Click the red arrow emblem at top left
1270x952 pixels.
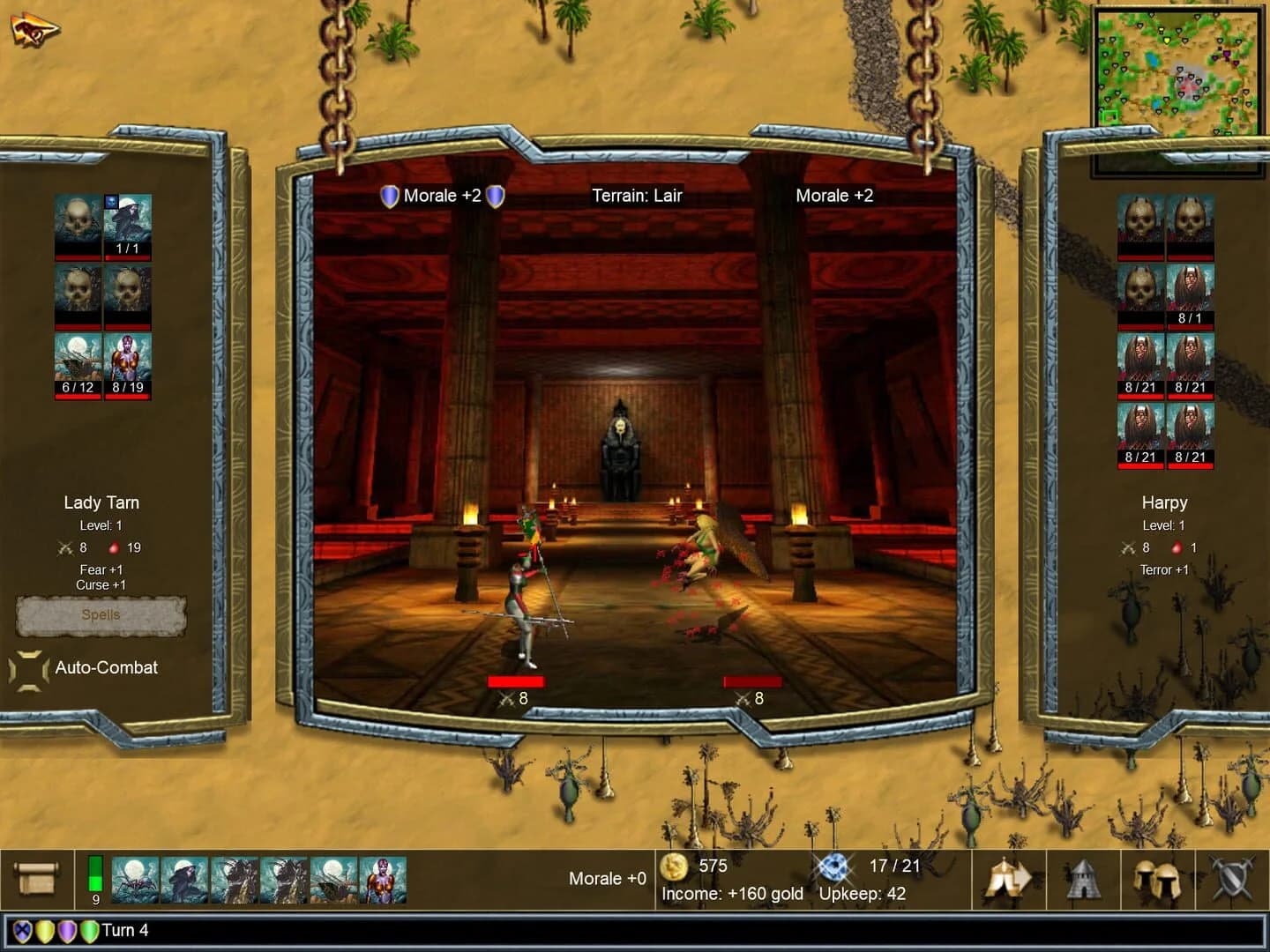[35, 28]
